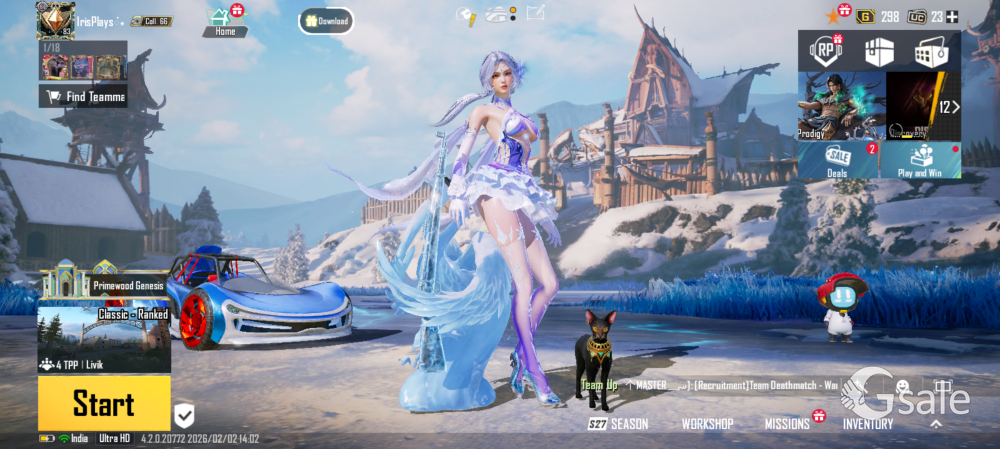Click the Find Teammates button
The image size is (1000, 449).
(83, 96)
